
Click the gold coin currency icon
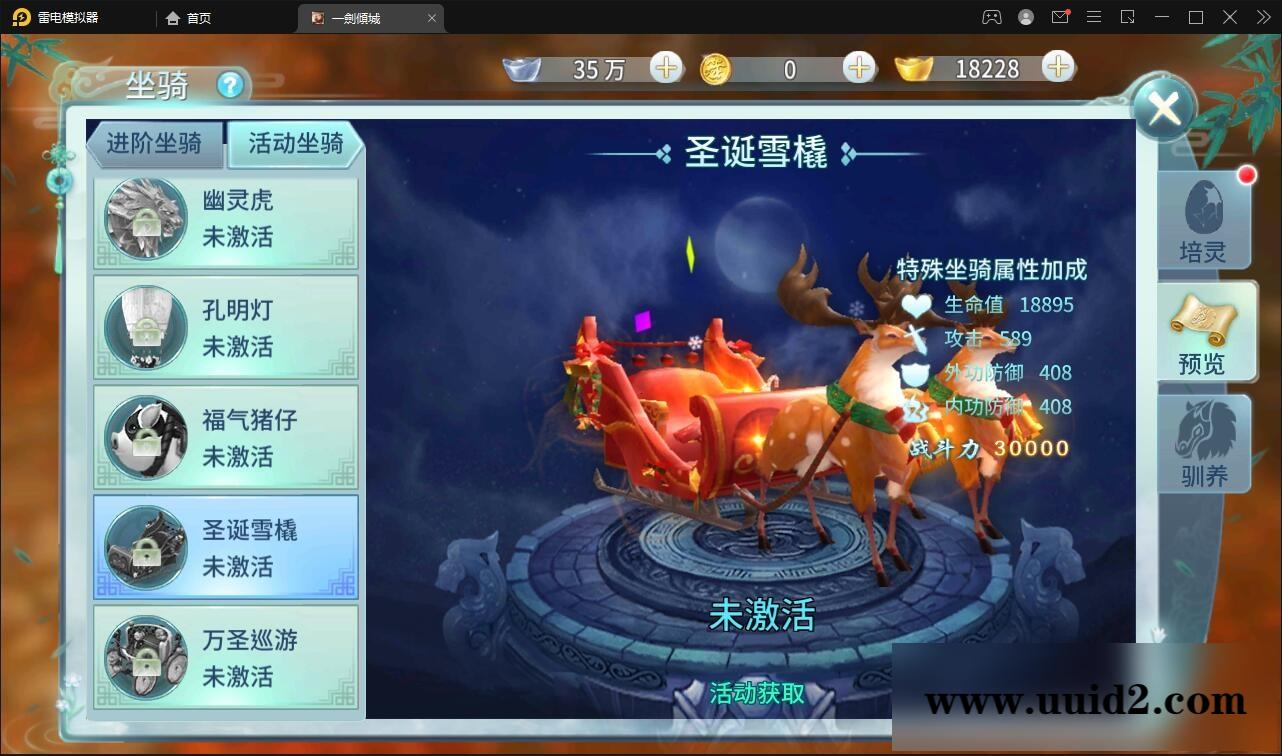tap(714, 67)
